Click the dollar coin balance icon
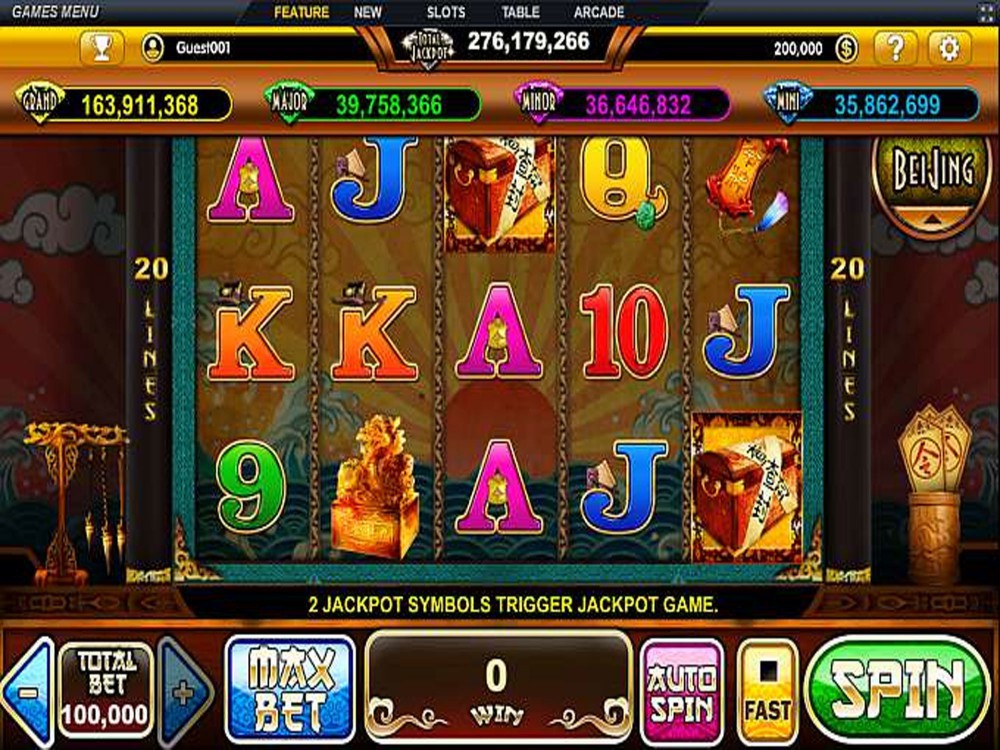 [x=845, y=47]
